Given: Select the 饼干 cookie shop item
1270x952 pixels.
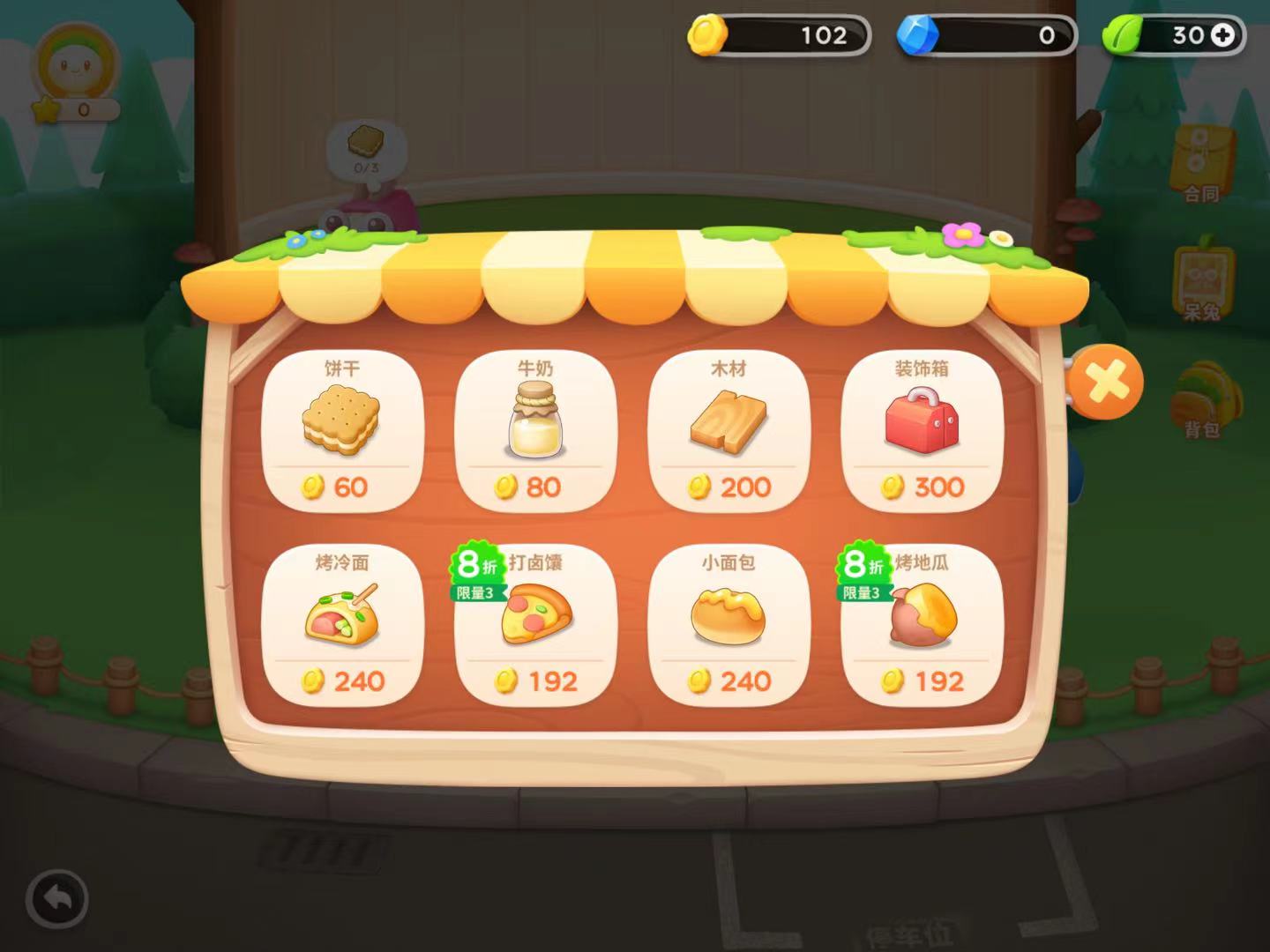Looking at the screenshot, I should [x=342, y=428].
